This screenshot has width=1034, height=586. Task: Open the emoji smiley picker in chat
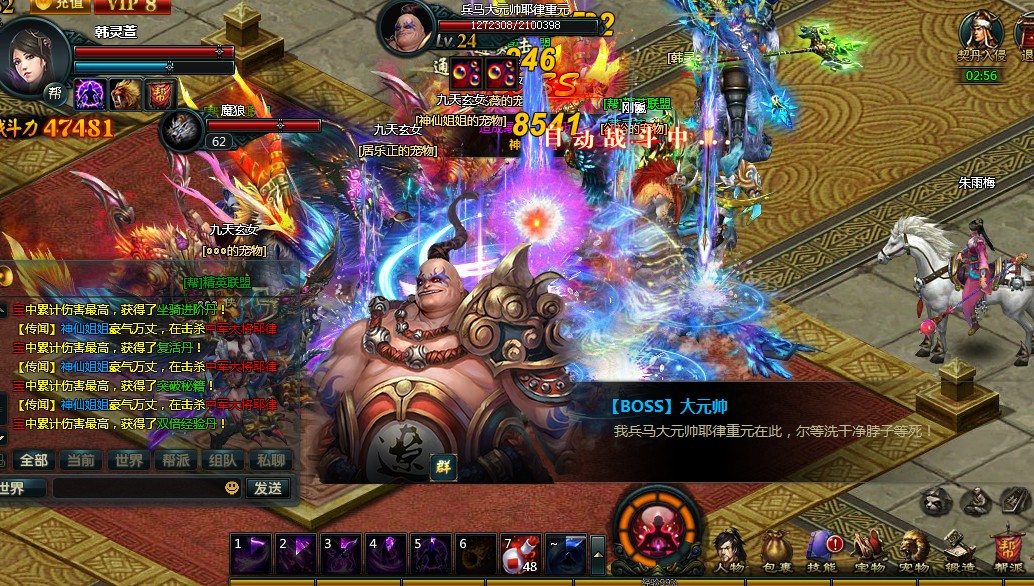(232, 488)
